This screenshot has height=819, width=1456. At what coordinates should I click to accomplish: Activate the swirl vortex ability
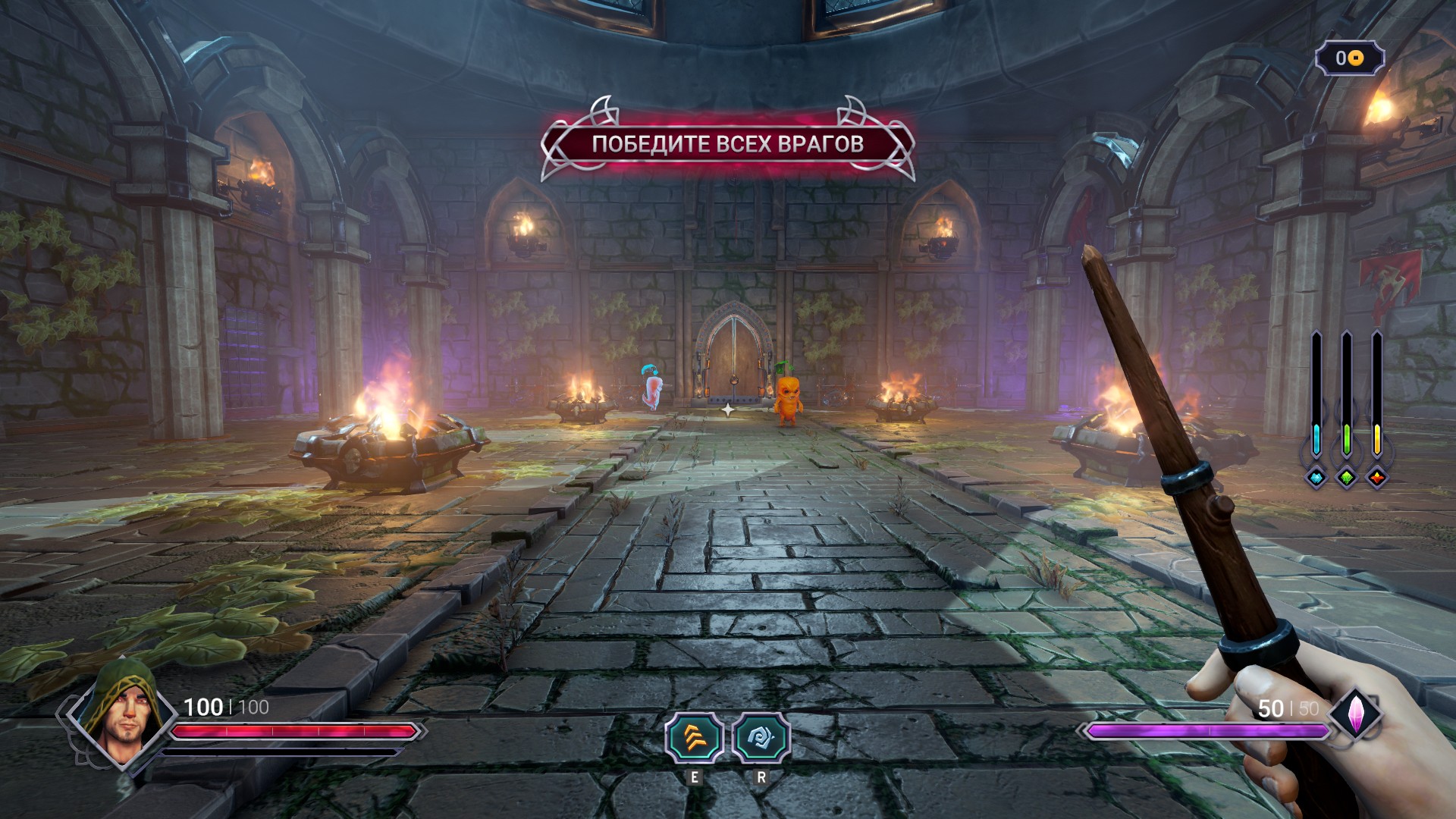click(761, 737)
